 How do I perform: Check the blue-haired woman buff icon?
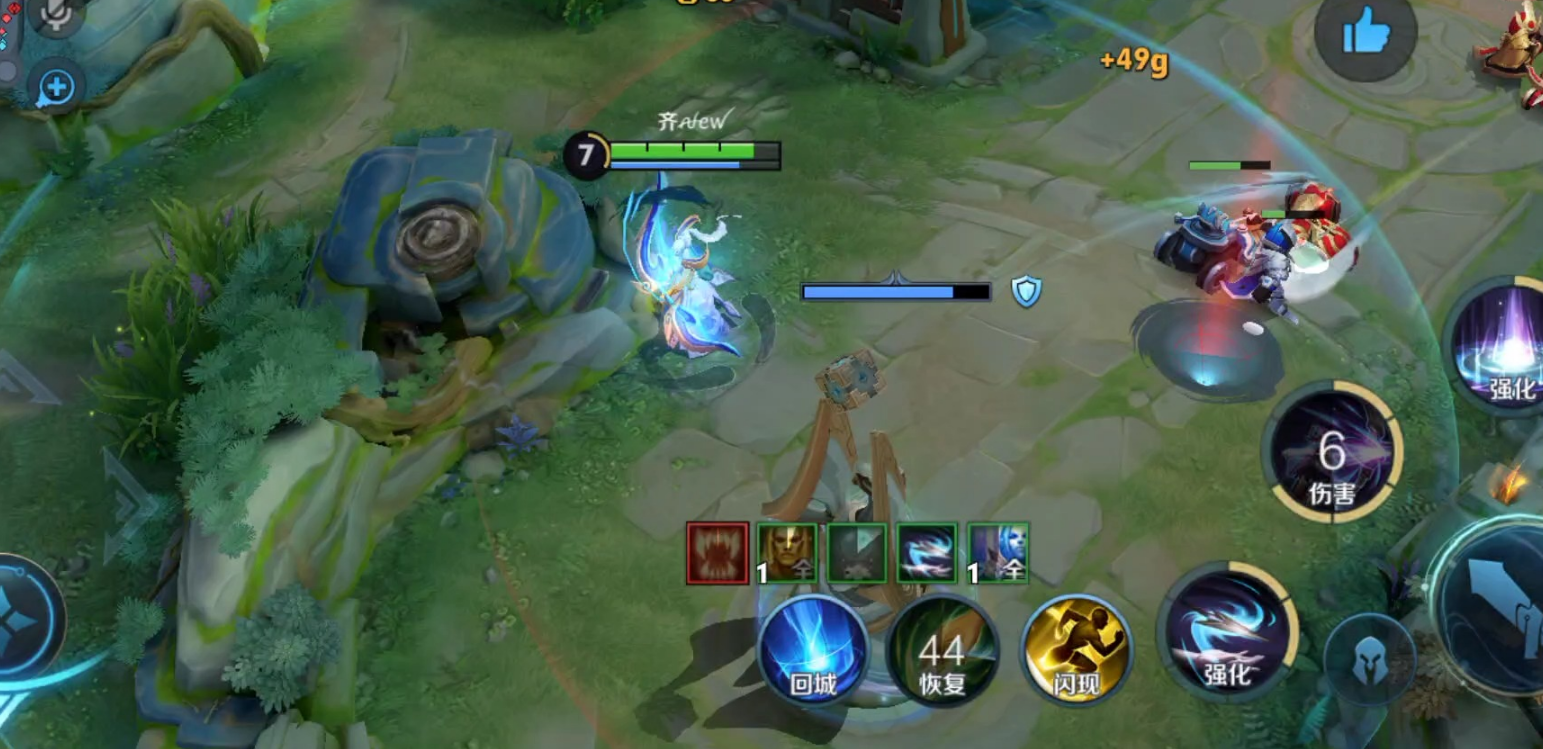point(998,553)
